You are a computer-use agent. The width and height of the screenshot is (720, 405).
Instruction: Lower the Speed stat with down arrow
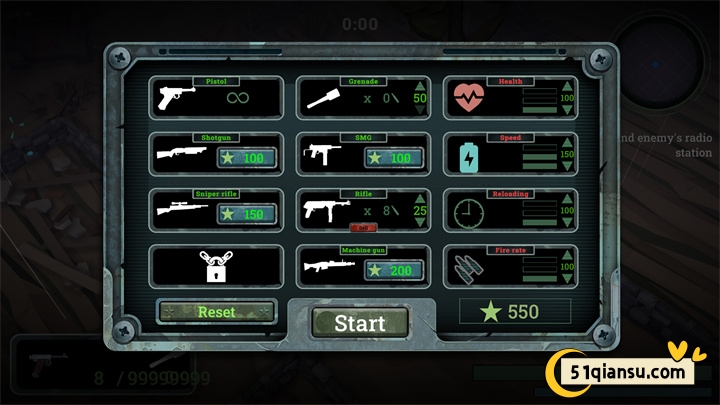pyautogui.click(x=567, y=167)
